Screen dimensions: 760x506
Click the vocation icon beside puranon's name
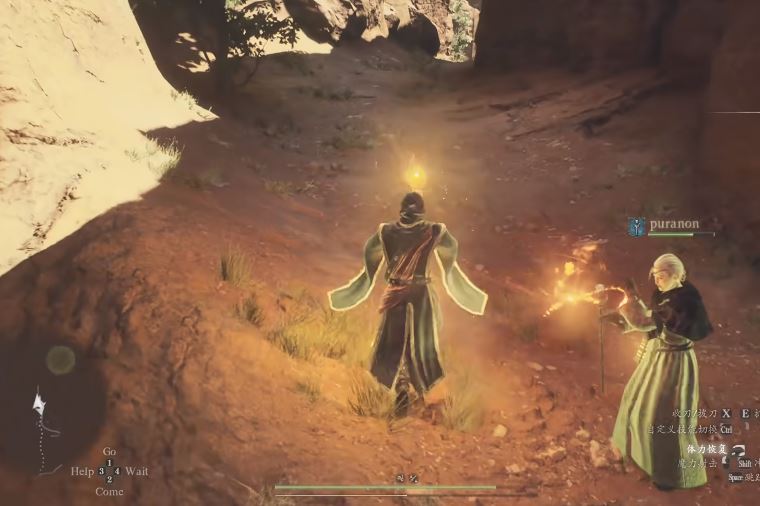[636, 226]
